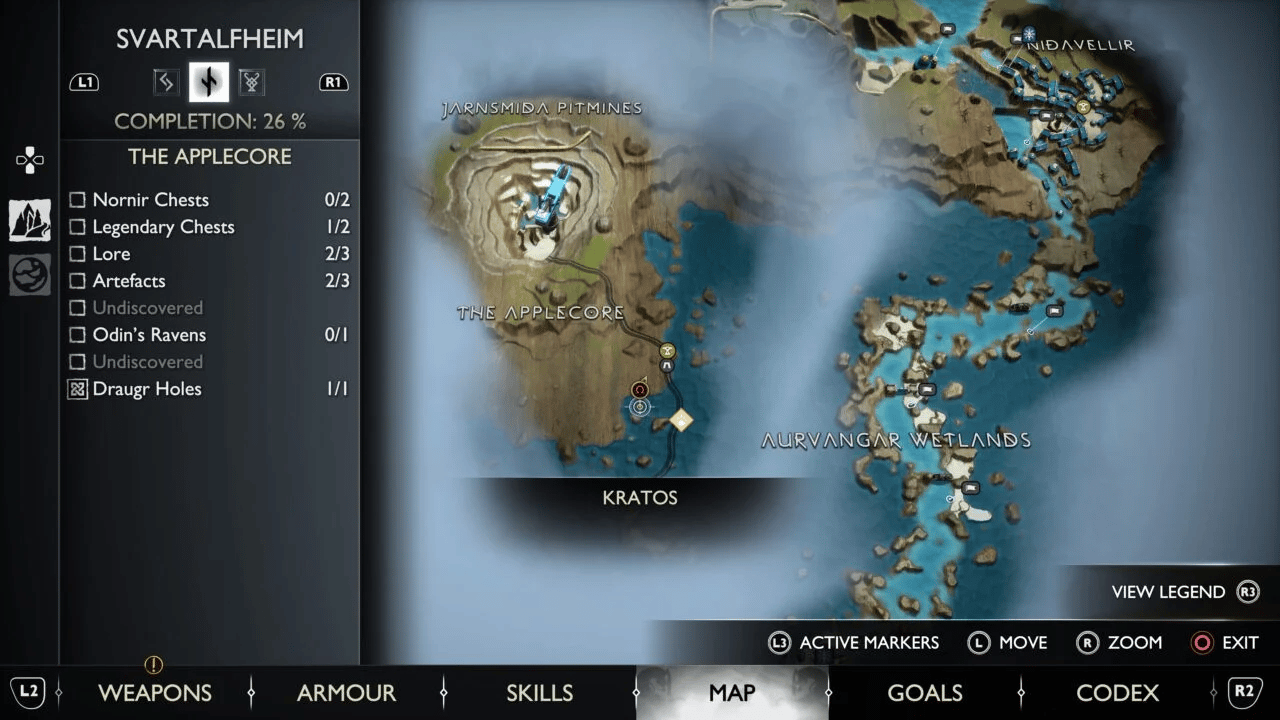The width and height of the screenshot is (1280, 720).
Task: Show the Goals tab
Action: pos(925,692)
